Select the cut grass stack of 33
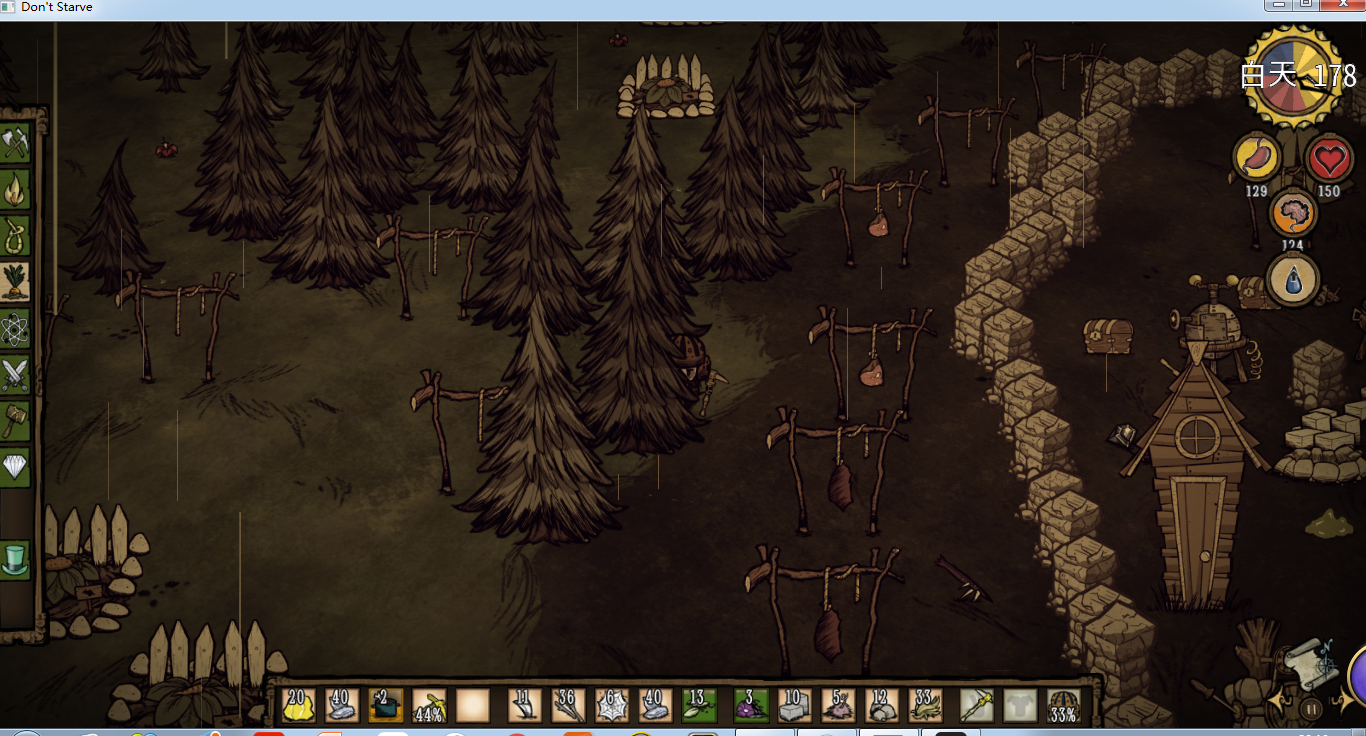This screenshot has width=1366, height=736. click(x=925, y=705)
